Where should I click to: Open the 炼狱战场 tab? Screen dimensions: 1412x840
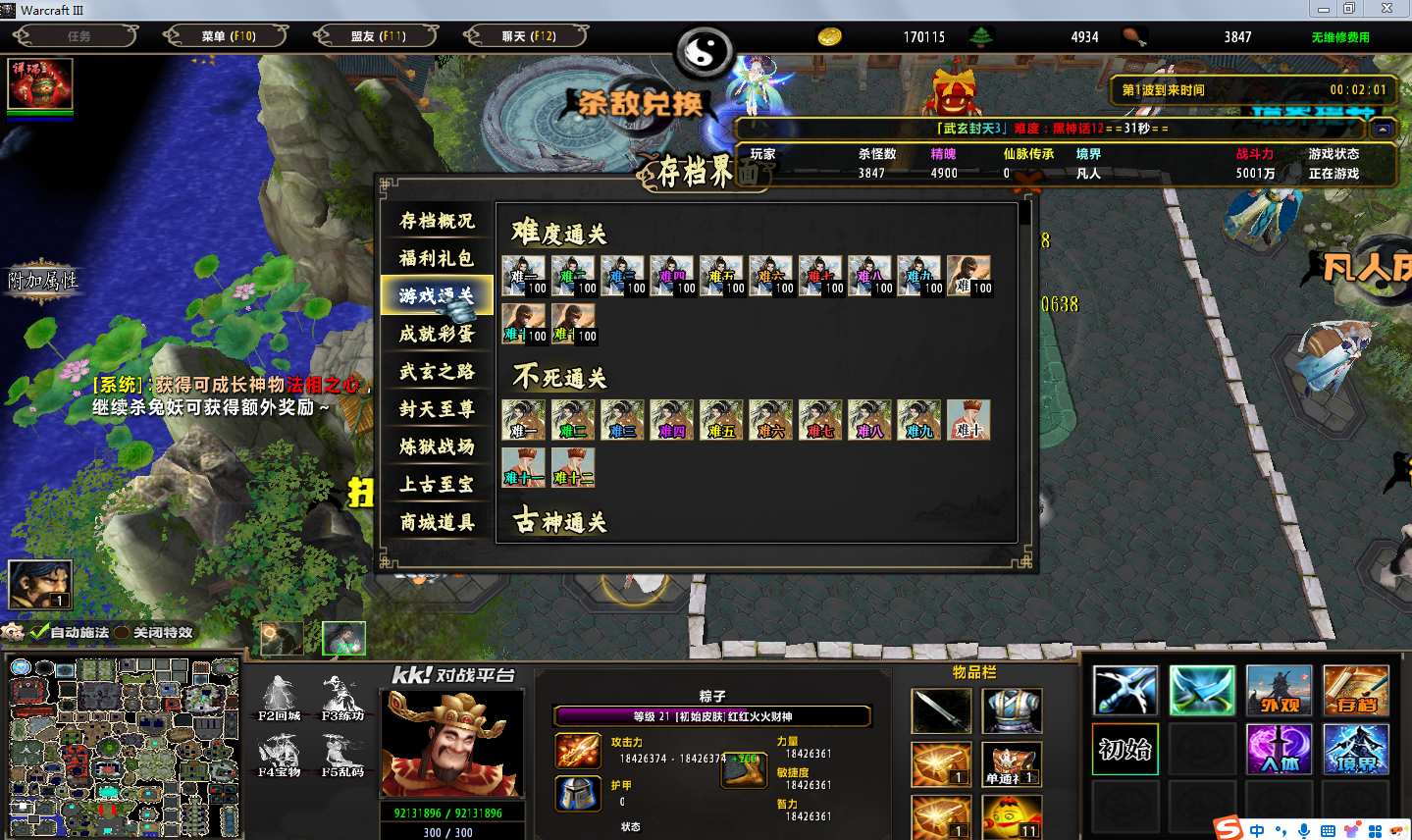coord(437,446)
